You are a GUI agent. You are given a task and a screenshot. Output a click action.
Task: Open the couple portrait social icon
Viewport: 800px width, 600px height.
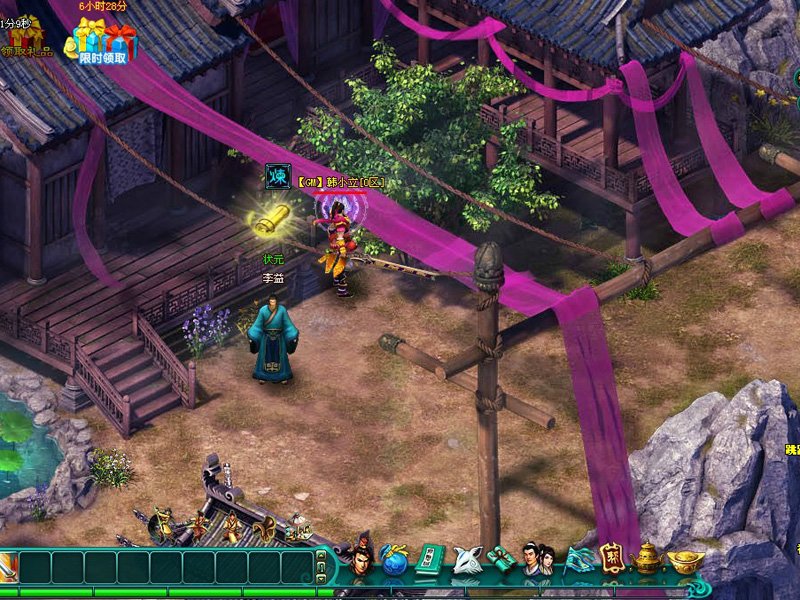click(539, 559)
